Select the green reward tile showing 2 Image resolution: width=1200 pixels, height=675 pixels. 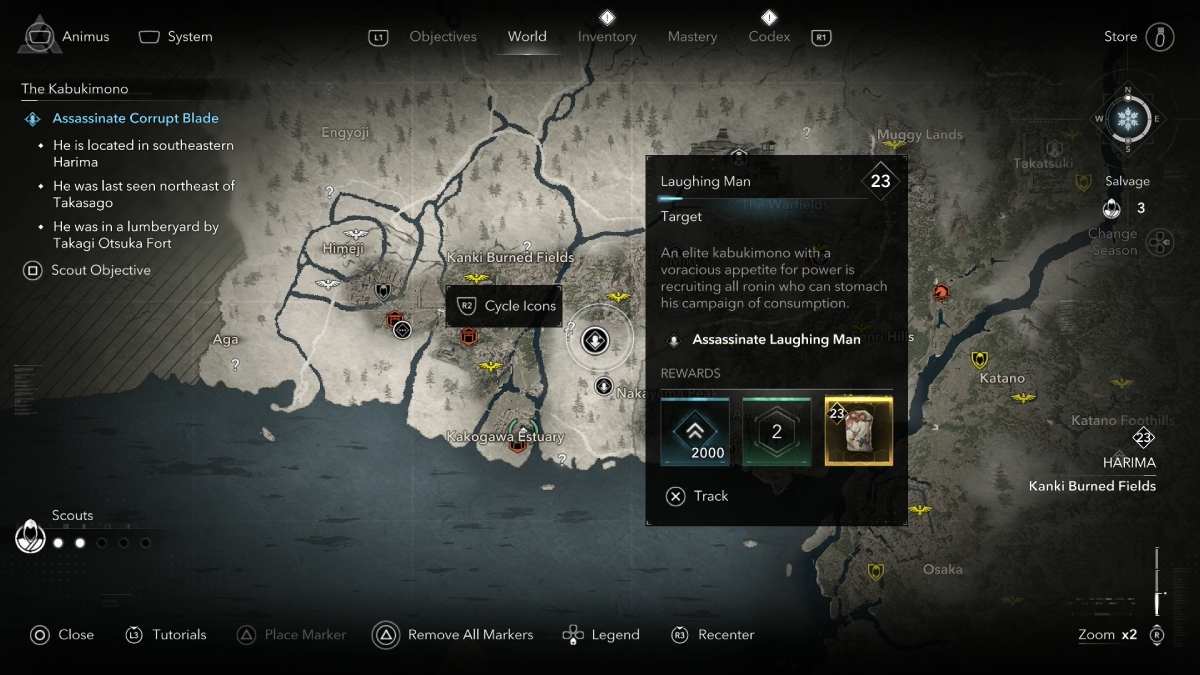776,431
